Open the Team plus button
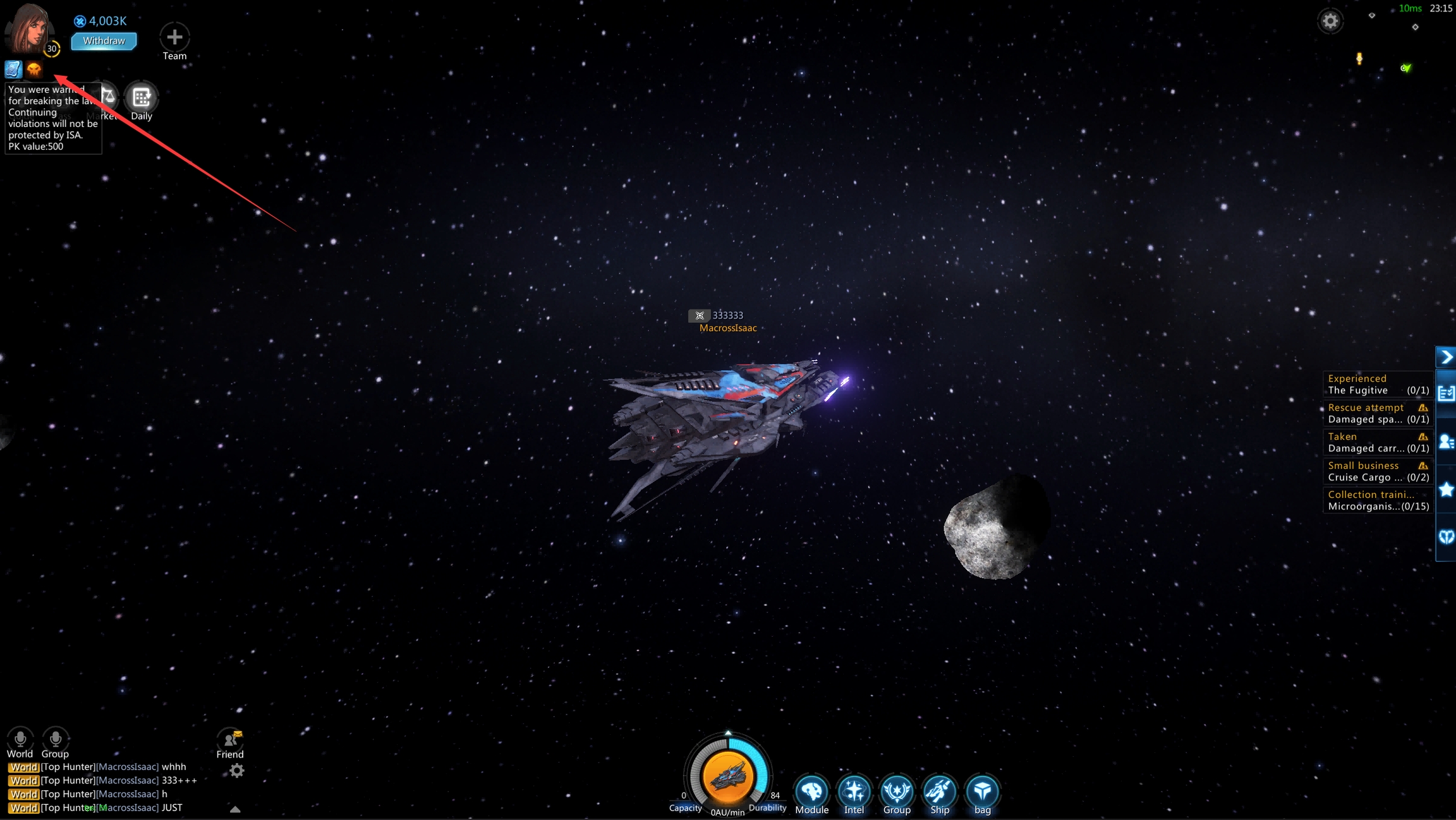The image size is (1456, 820). point(174,37)
